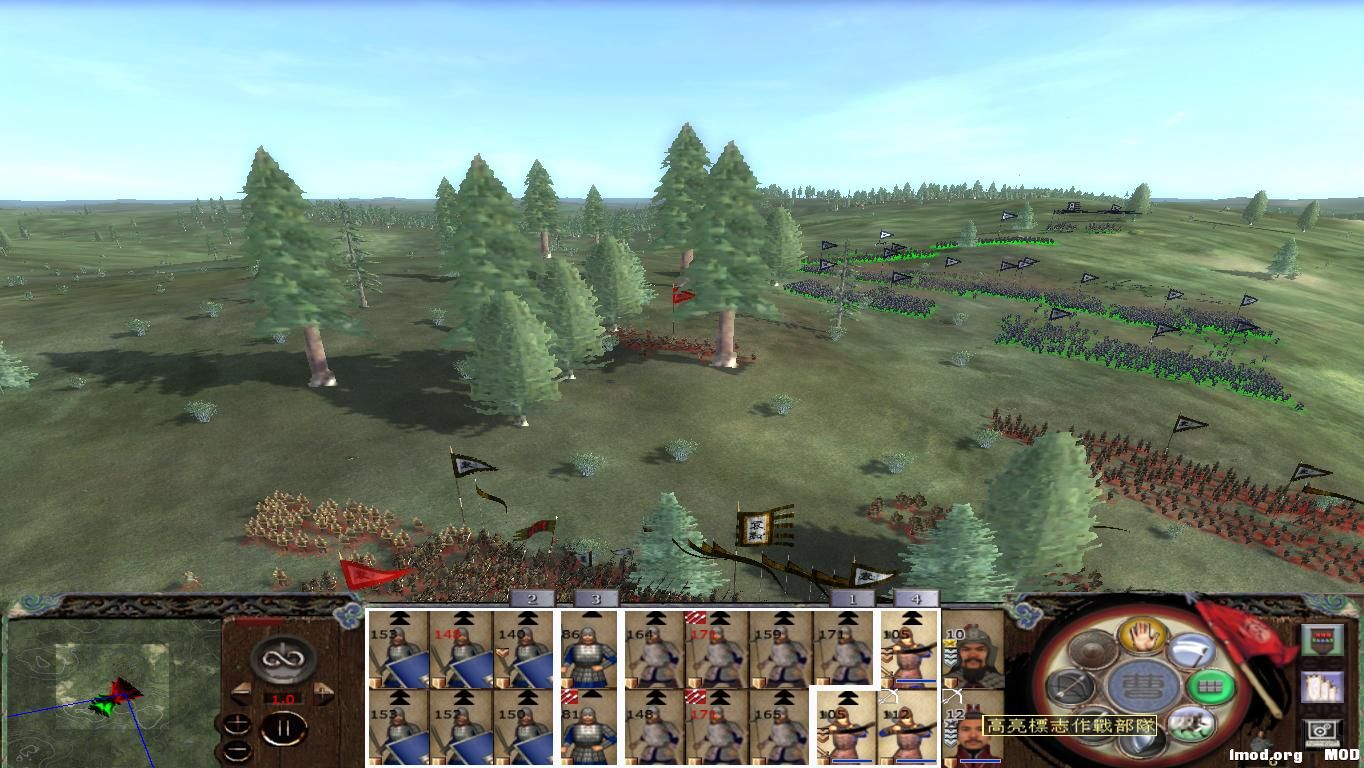This screenshot has width=1364, height=768.
Task: Click the cavalry horse order icon
Action: tap(1190, 725)
